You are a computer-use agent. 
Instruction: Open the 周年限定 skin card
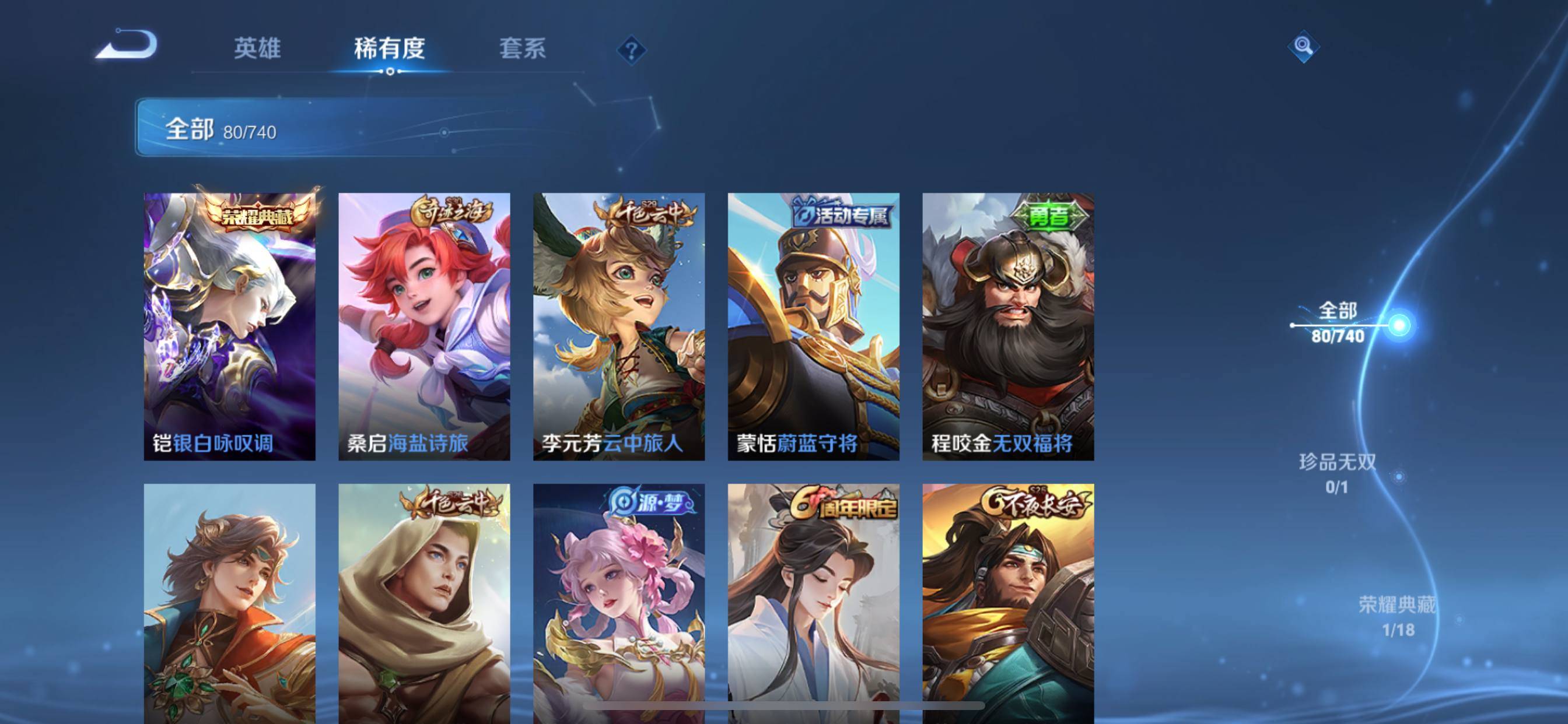pos(813,602)
